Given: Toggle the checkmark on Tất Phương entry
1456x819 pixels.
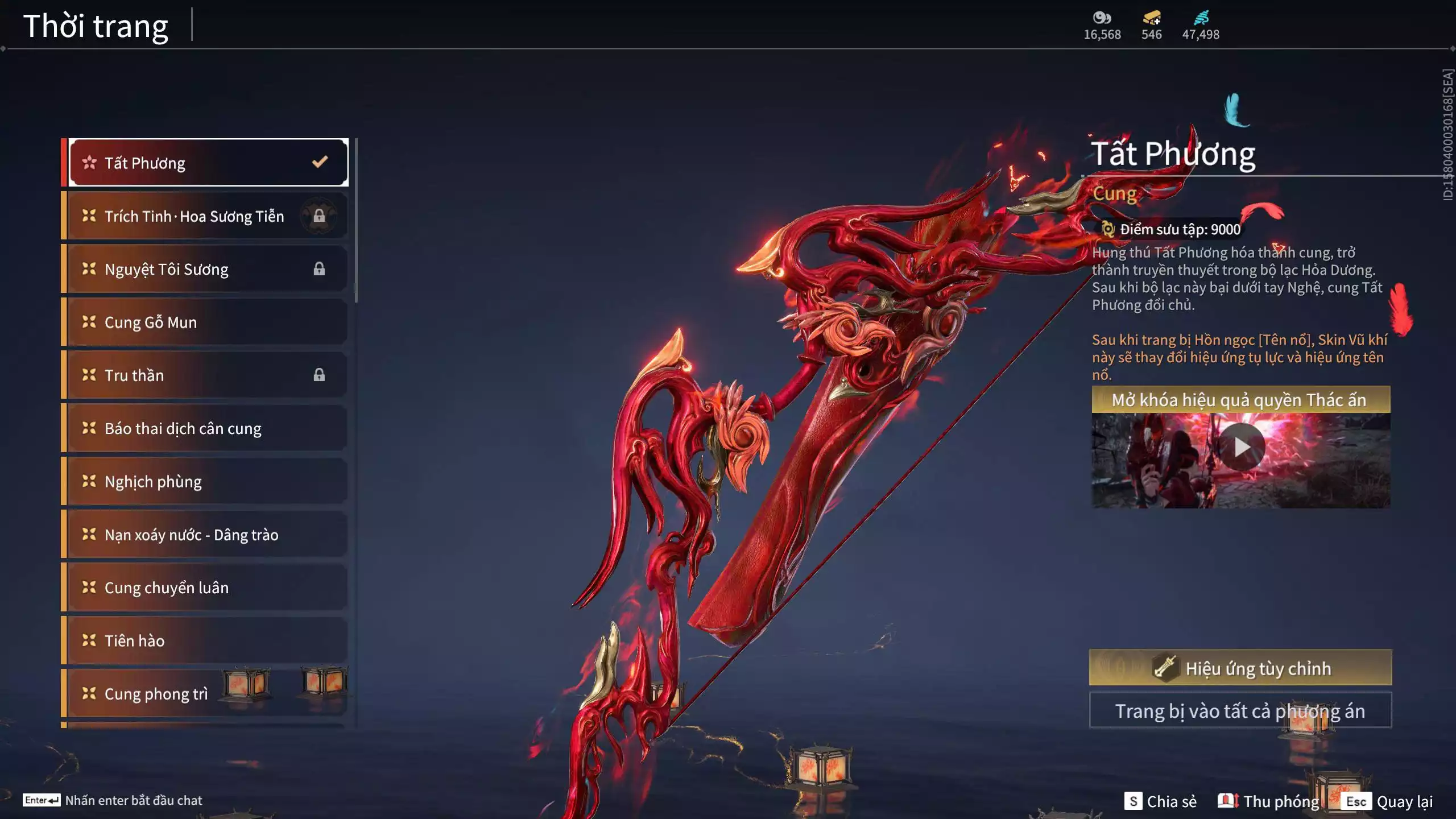Looking at the screenshot, I should pos(320,163).
